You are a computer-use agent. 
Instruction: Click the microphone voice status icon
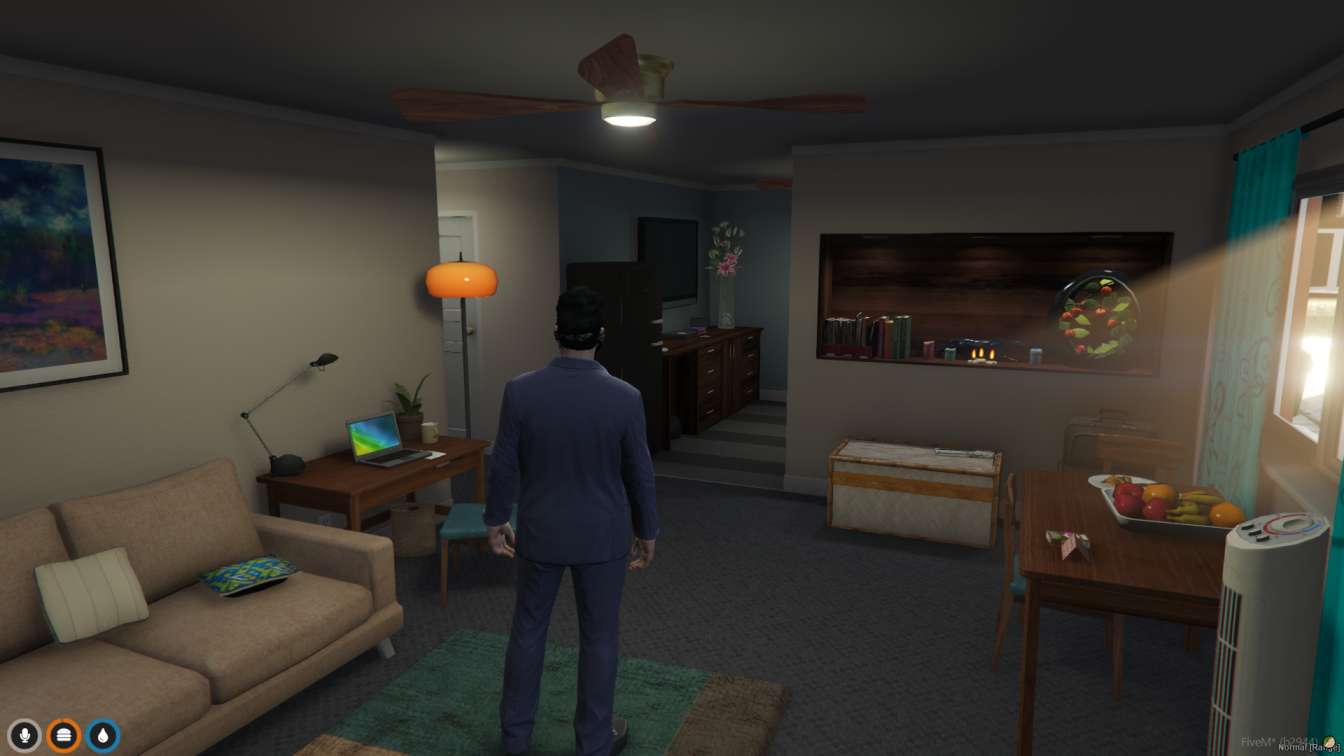pos(24,736)
